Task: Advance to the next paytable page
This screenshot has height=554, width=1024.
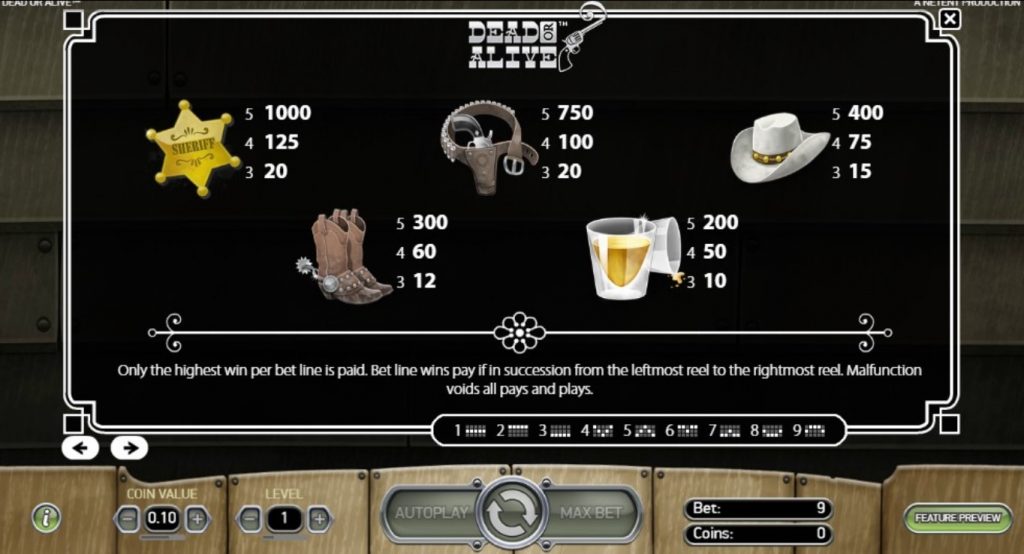Action: (x=129, y=447)
